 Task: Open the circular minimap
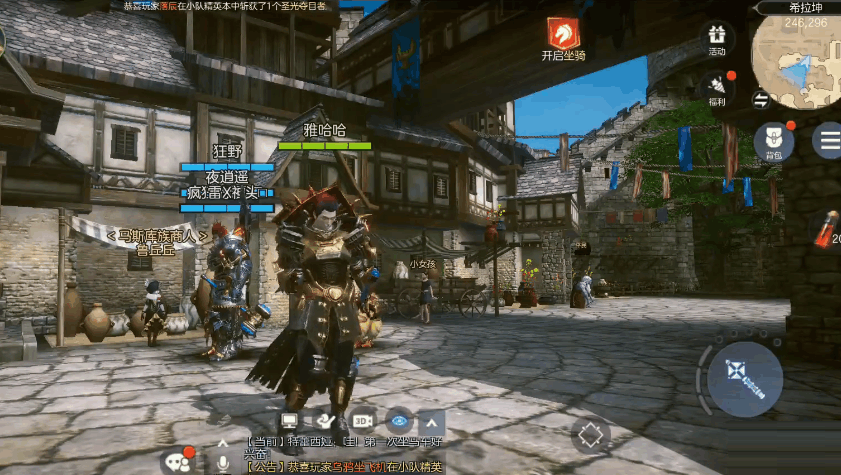point(796,65)
